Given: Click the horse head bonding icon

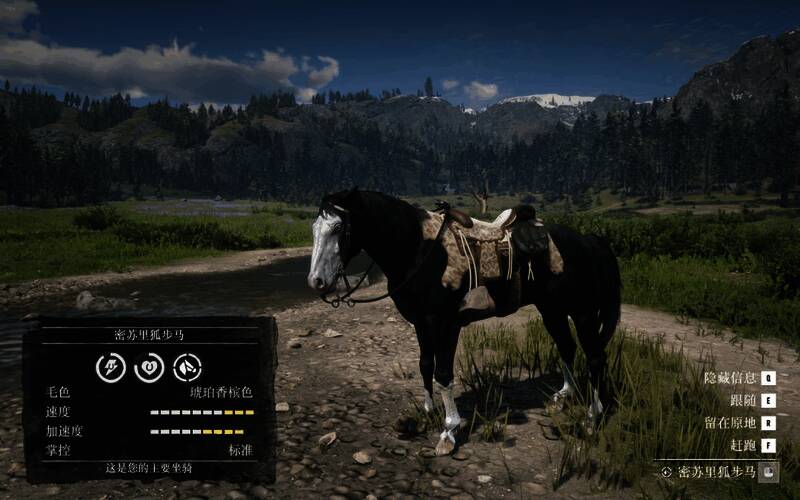Looking at the screenshot, I should pos(187,368).
